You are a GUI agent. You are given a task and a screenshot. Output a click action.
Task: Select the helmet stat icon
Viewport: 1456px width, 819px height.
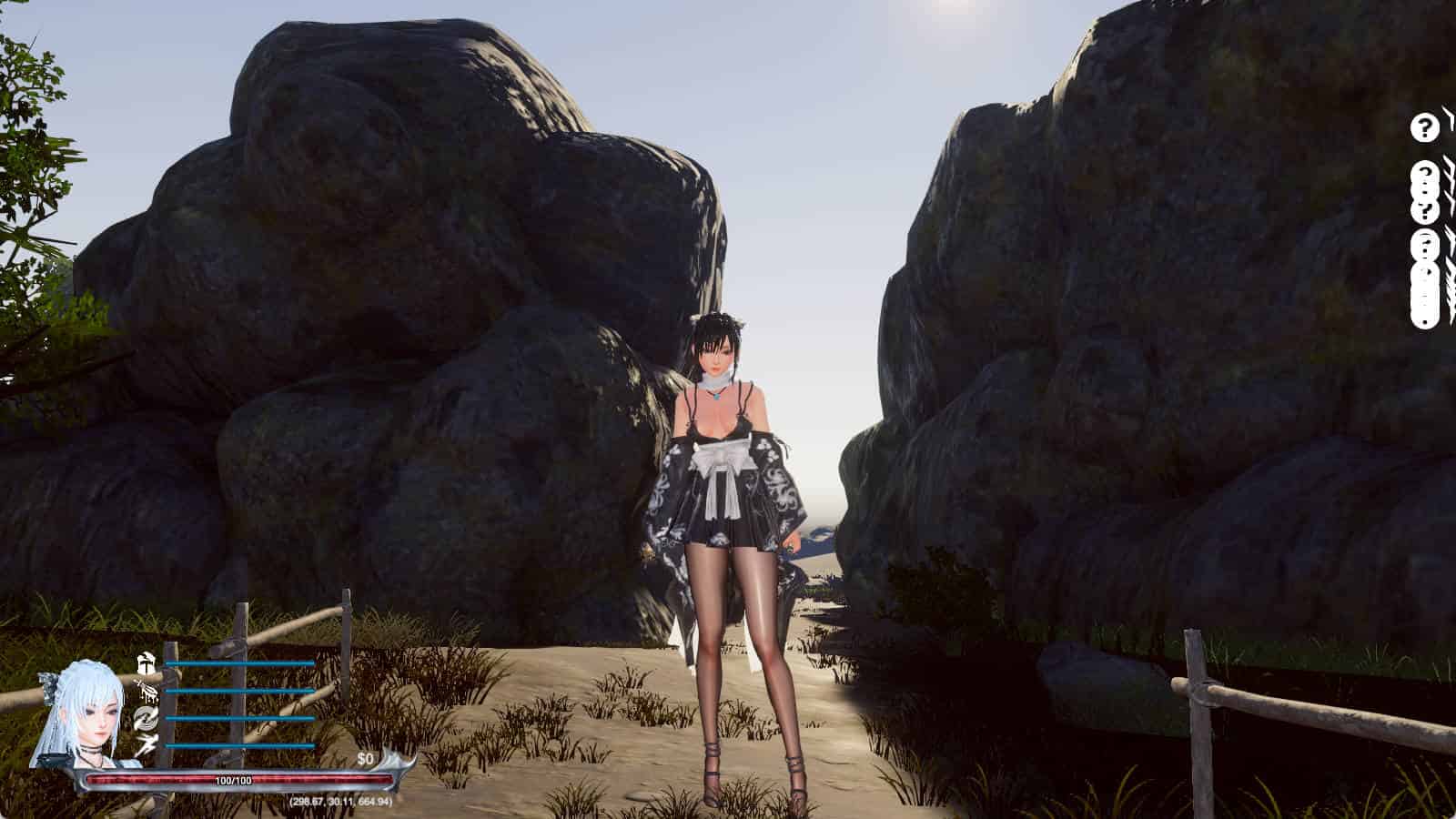point(146,662)
